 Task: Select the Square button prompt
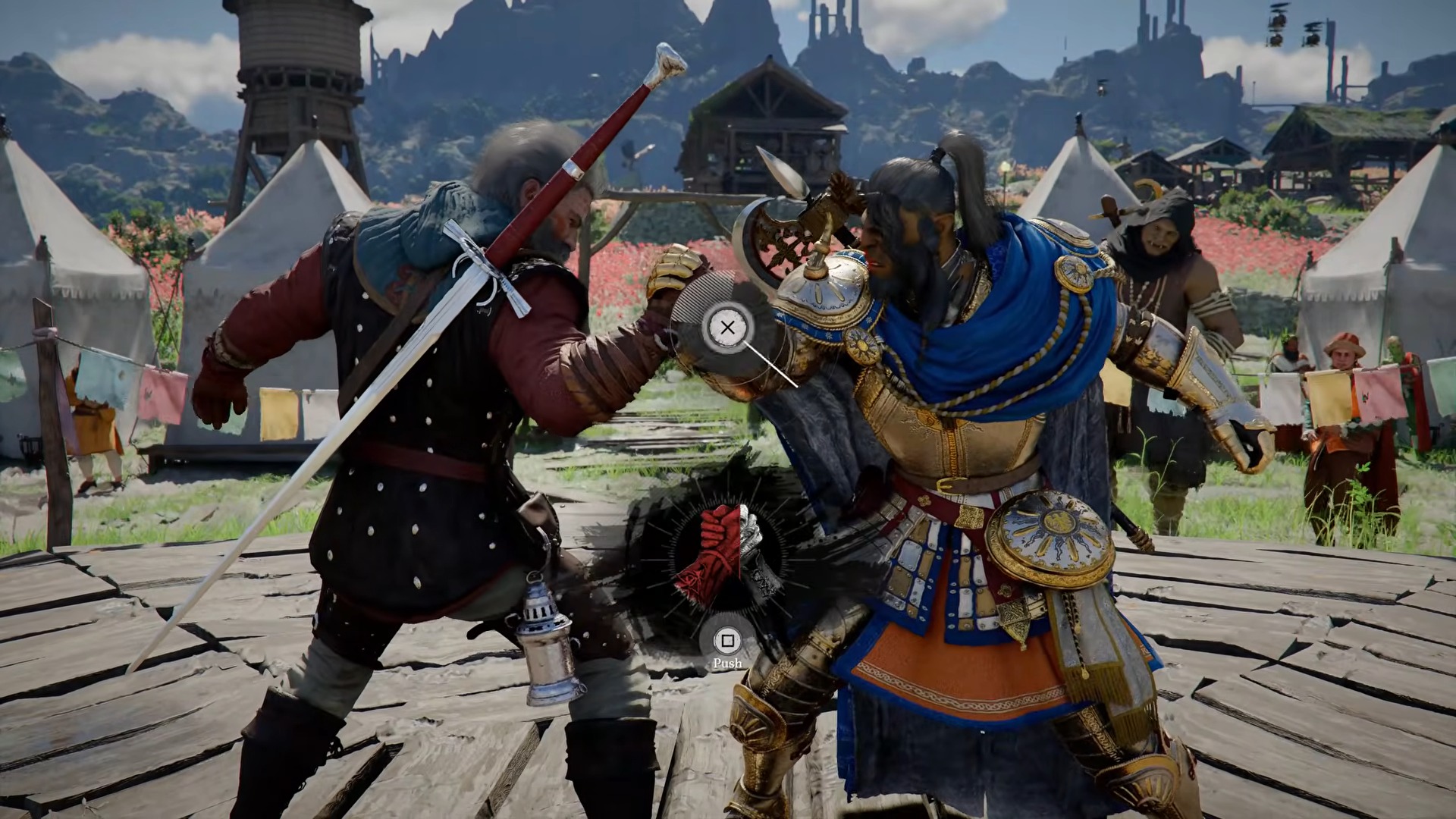(x=728, y=639)
